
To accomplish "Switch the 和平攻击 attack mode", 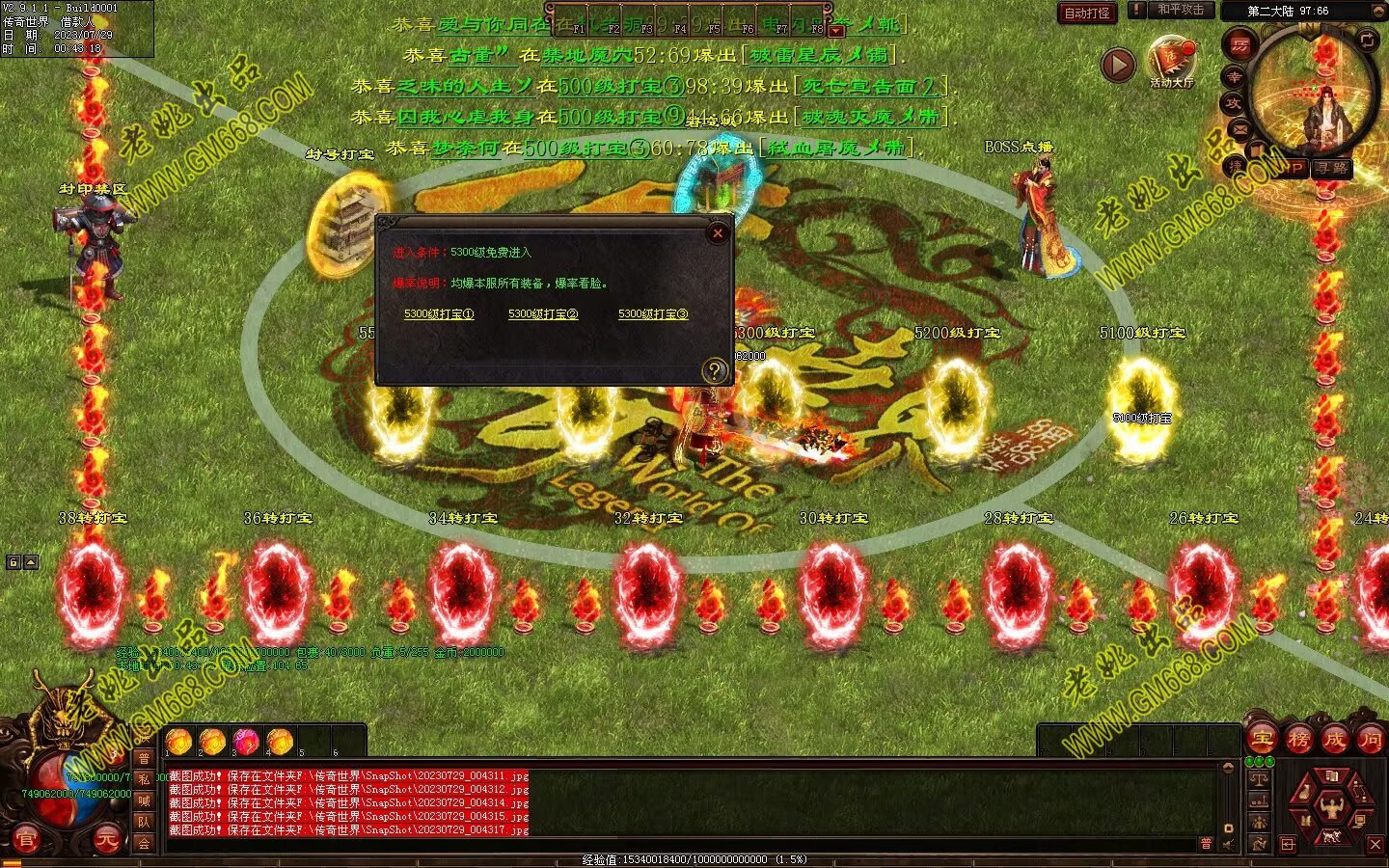I will coord(1181,10).
